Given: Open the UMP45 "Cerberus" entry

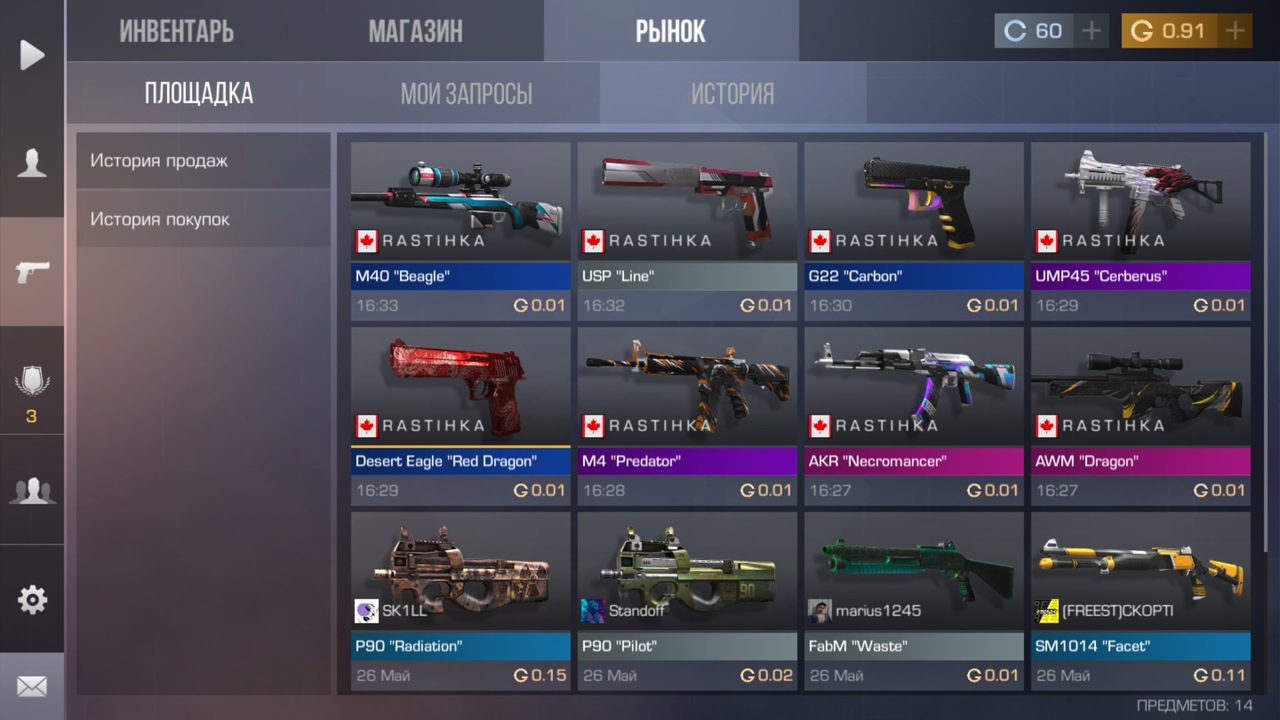Looking at the screenshot, I should click(1141, 230).
